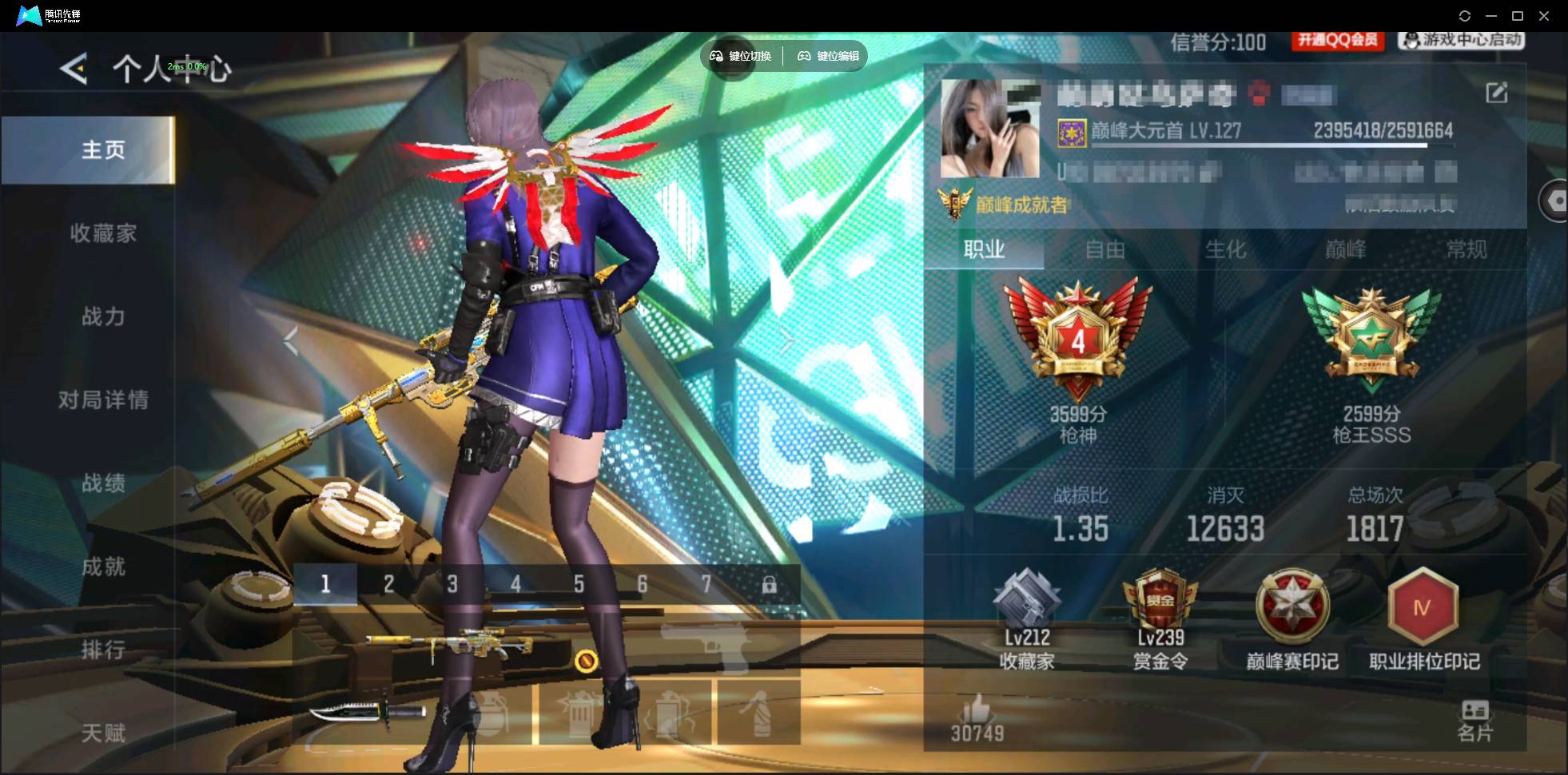
Task: Expand the floating handle on right edge
Action: (x=1556, y=200)
